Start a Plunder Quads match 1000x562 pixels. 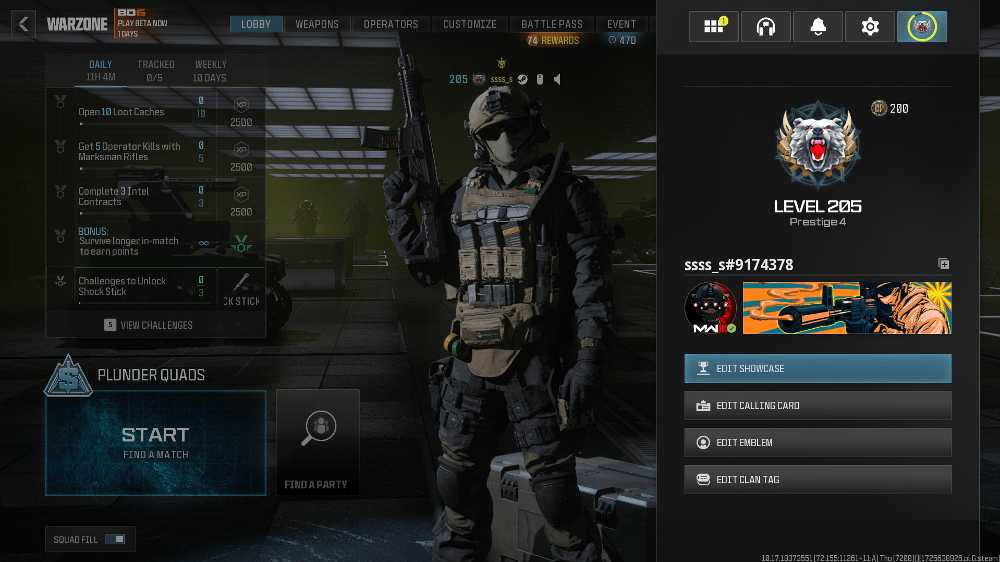(155, 442)
